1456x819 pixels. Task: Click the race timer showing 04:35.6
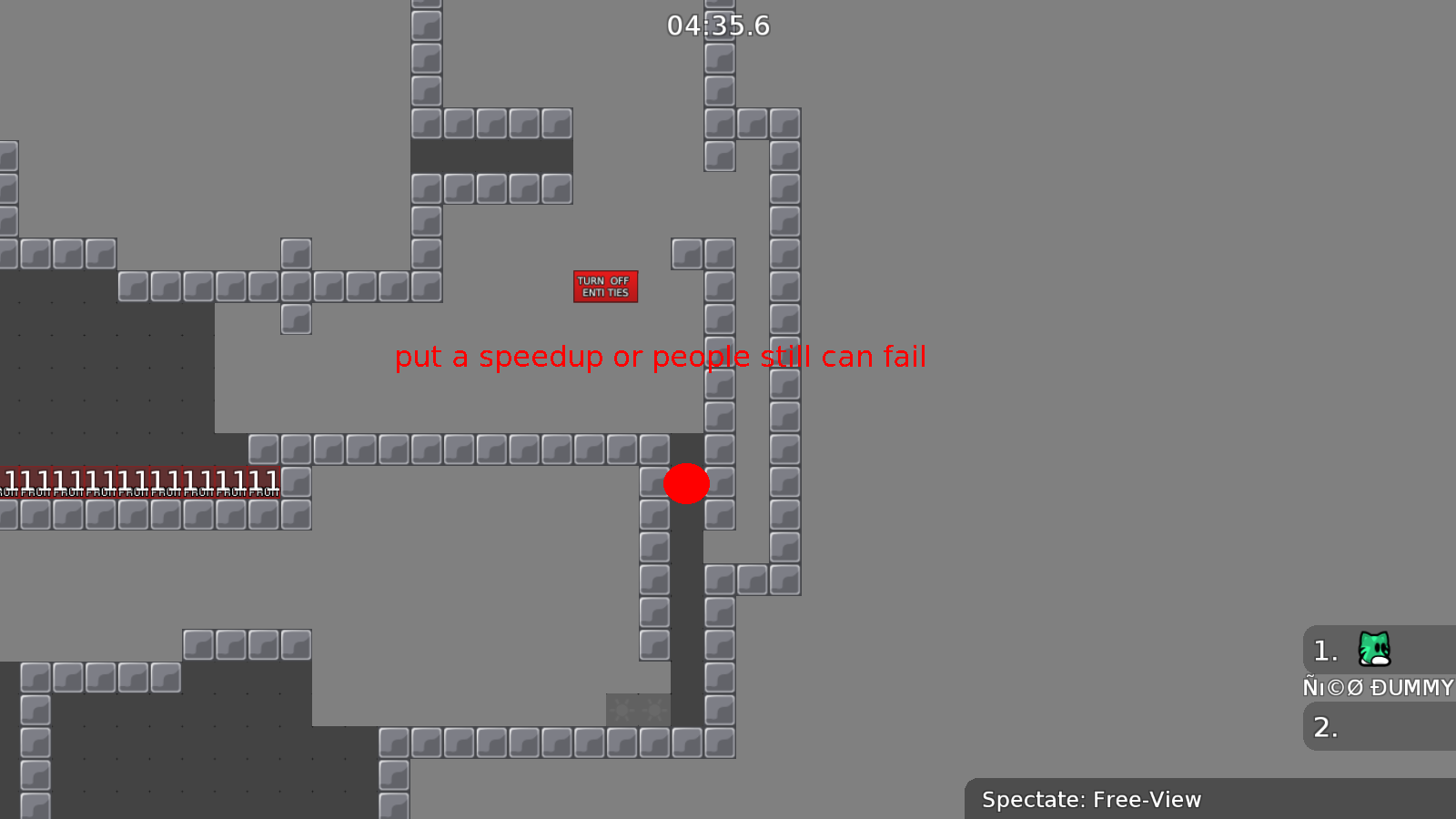point(719,26)
